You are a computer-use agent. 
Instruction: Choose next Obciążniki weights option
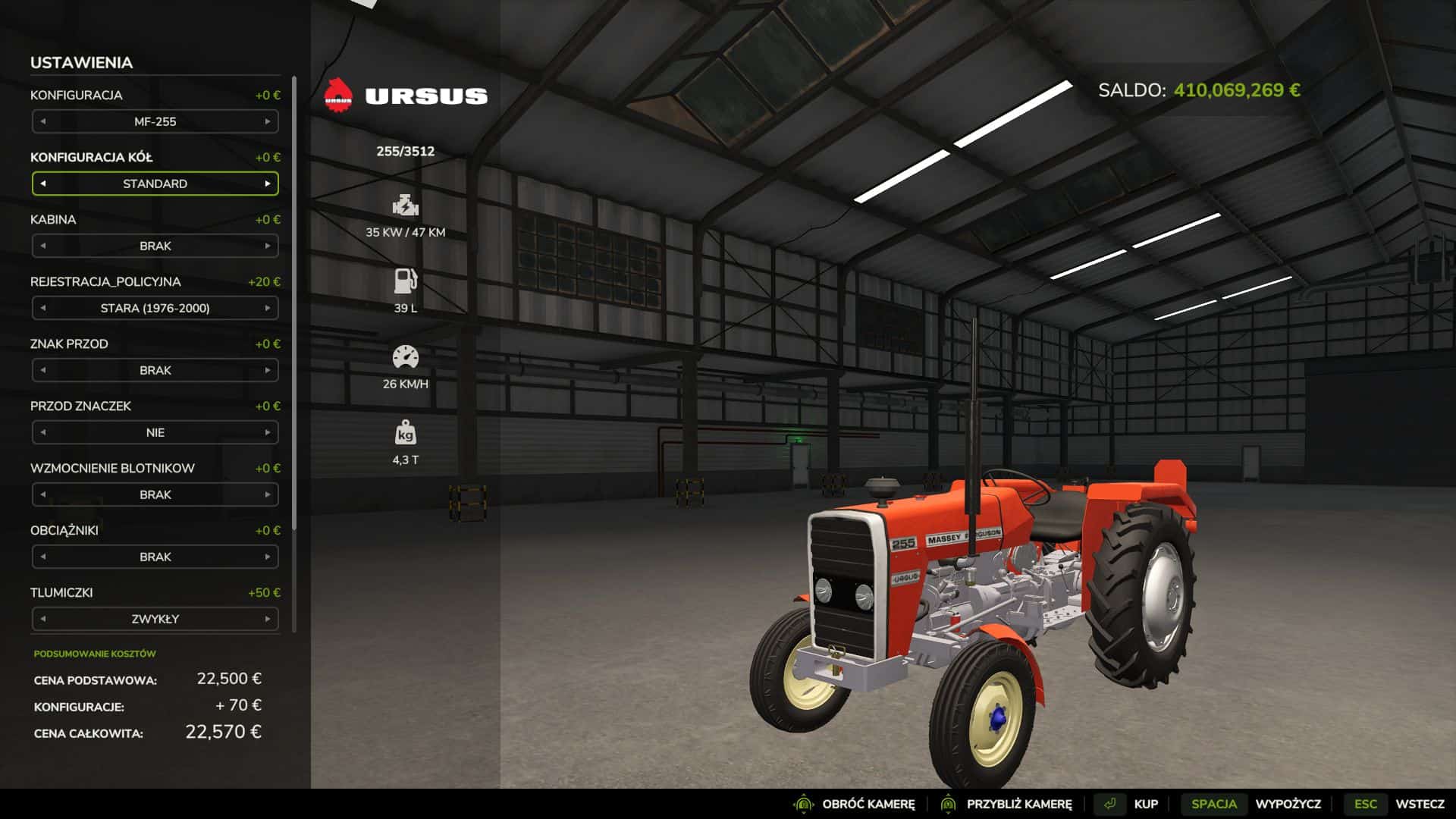tap(268, 557)
